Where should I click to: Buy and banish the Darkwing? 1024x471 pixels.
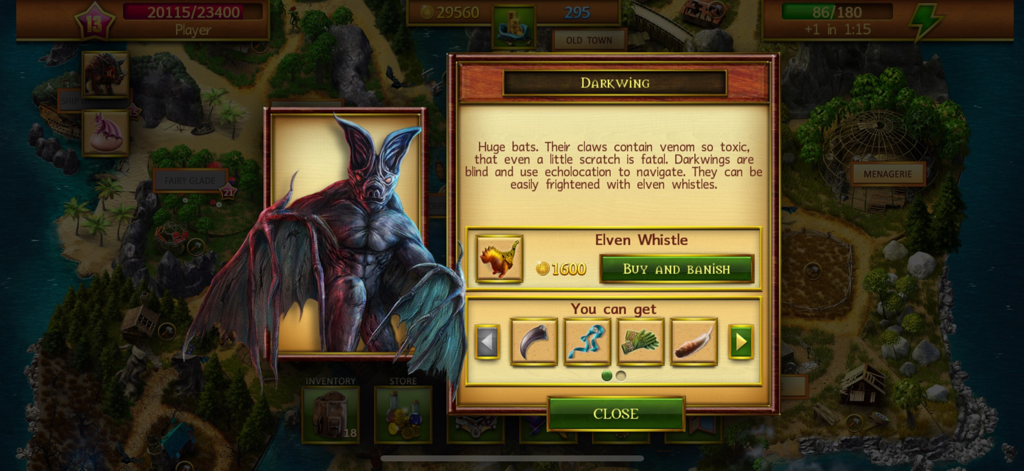click(x=676, y=269)
